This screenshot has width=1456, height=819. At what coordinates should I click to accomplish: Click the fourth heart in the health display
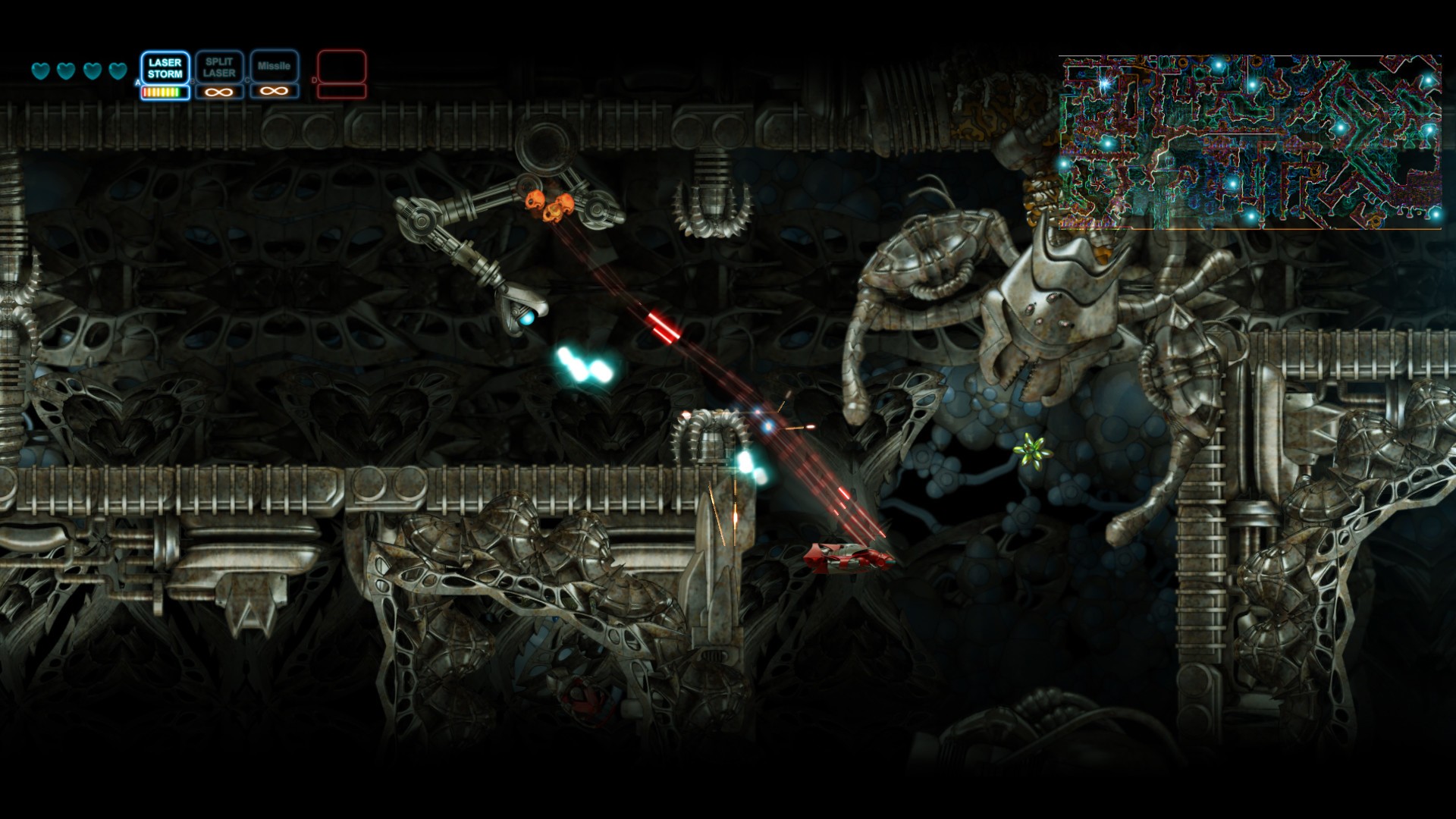click(117, 70)
